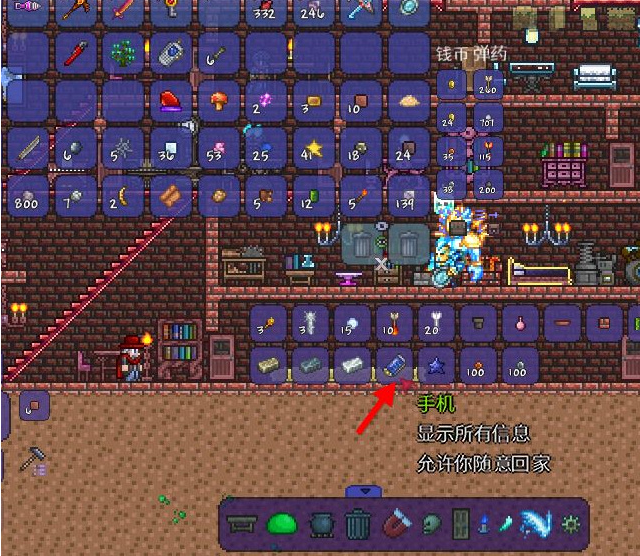Select the cell phone in the crafting grid
The height and width of the screenshot is (556, 640).
pos(392,364)
